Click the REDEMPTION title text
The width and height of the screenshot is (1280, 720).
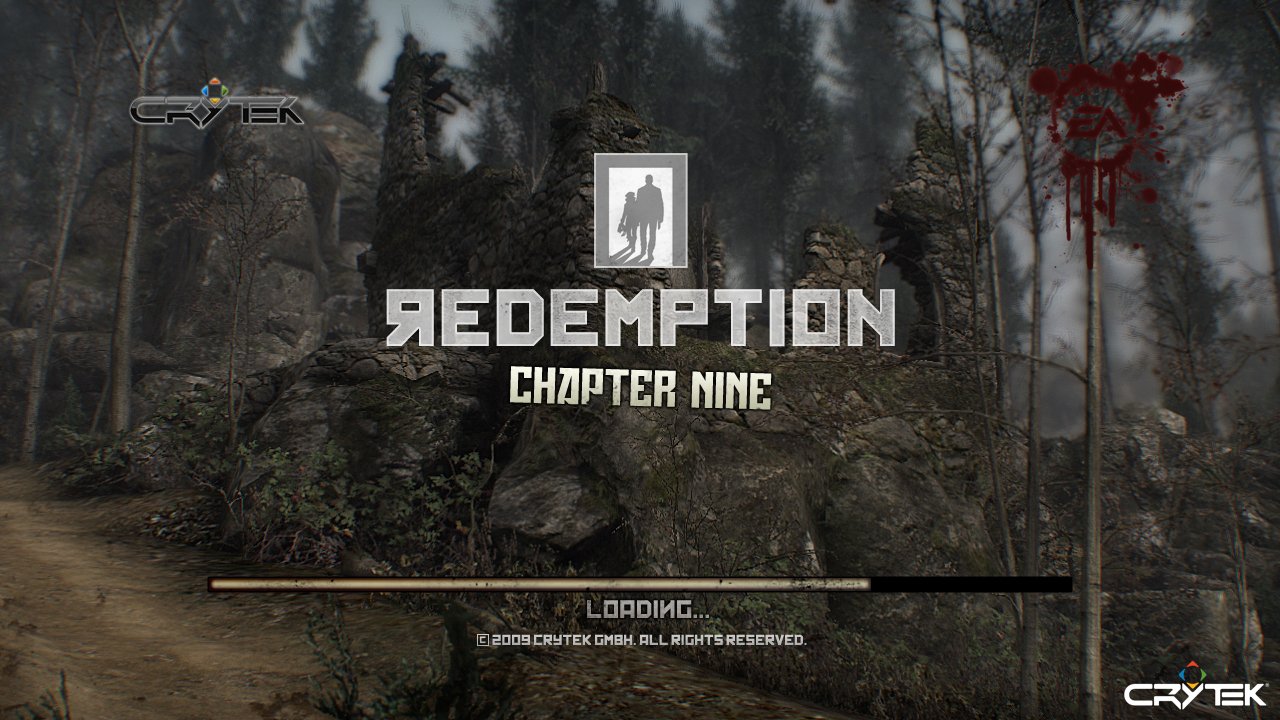(x=640, y=315)
